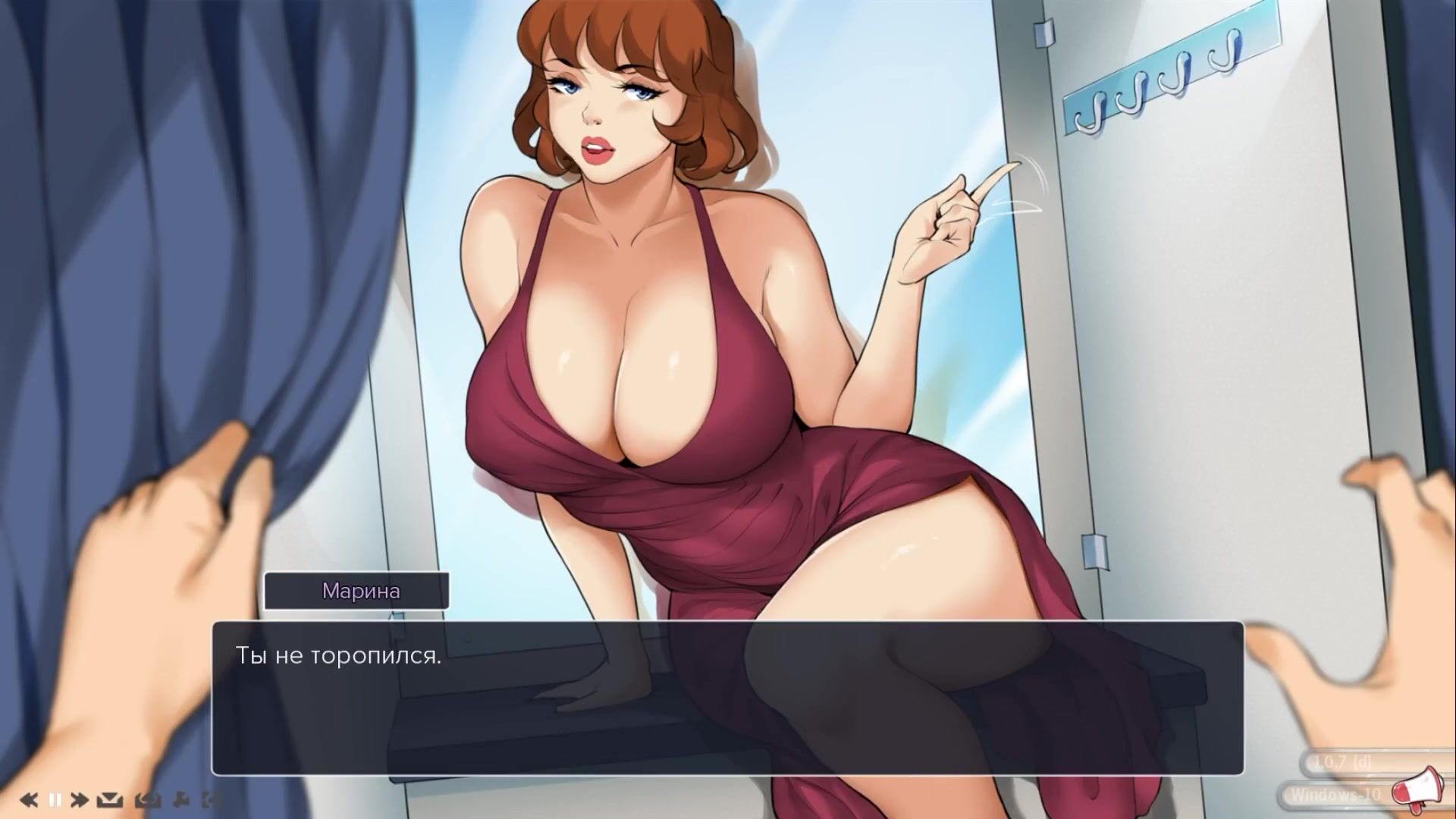Toggle the auto-play pause button
The image size is (1456, 819).
55,799
